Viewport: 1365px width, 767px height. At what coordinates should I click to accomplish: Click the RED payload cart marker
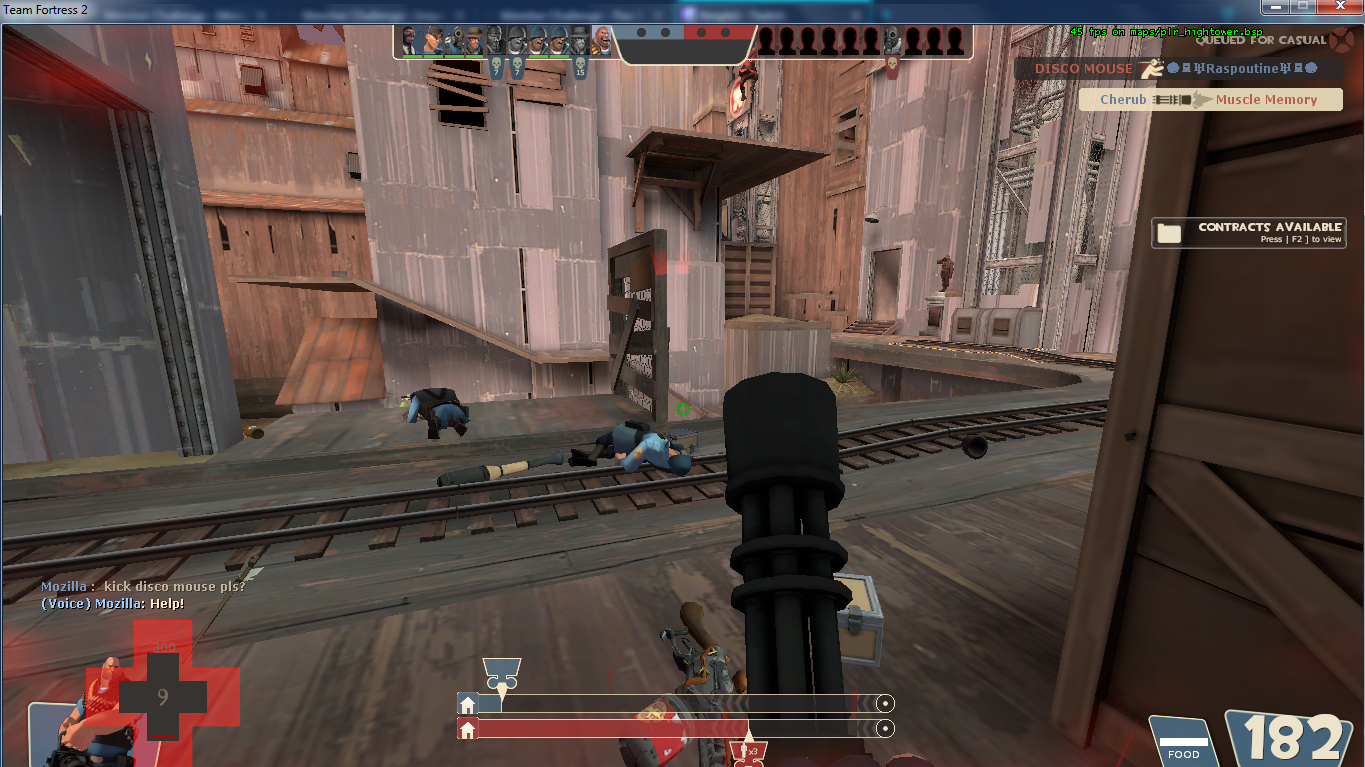click(x=746, y=748)
